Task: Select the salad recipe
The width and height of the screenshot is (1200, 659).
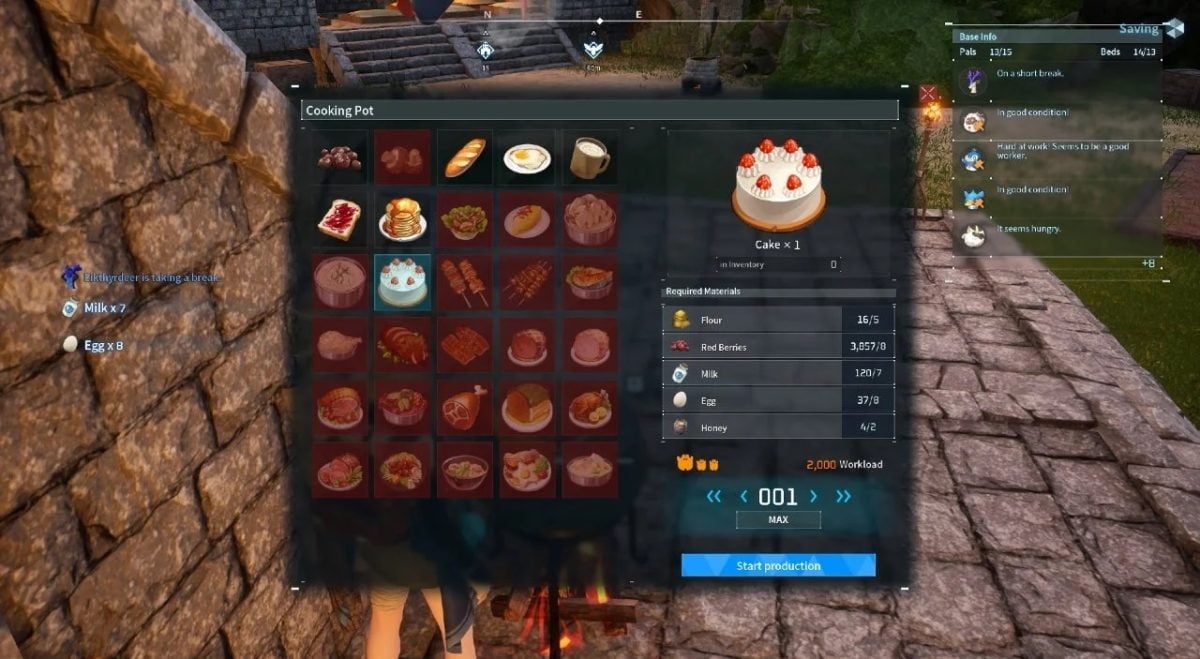Action: click(465, 219)
